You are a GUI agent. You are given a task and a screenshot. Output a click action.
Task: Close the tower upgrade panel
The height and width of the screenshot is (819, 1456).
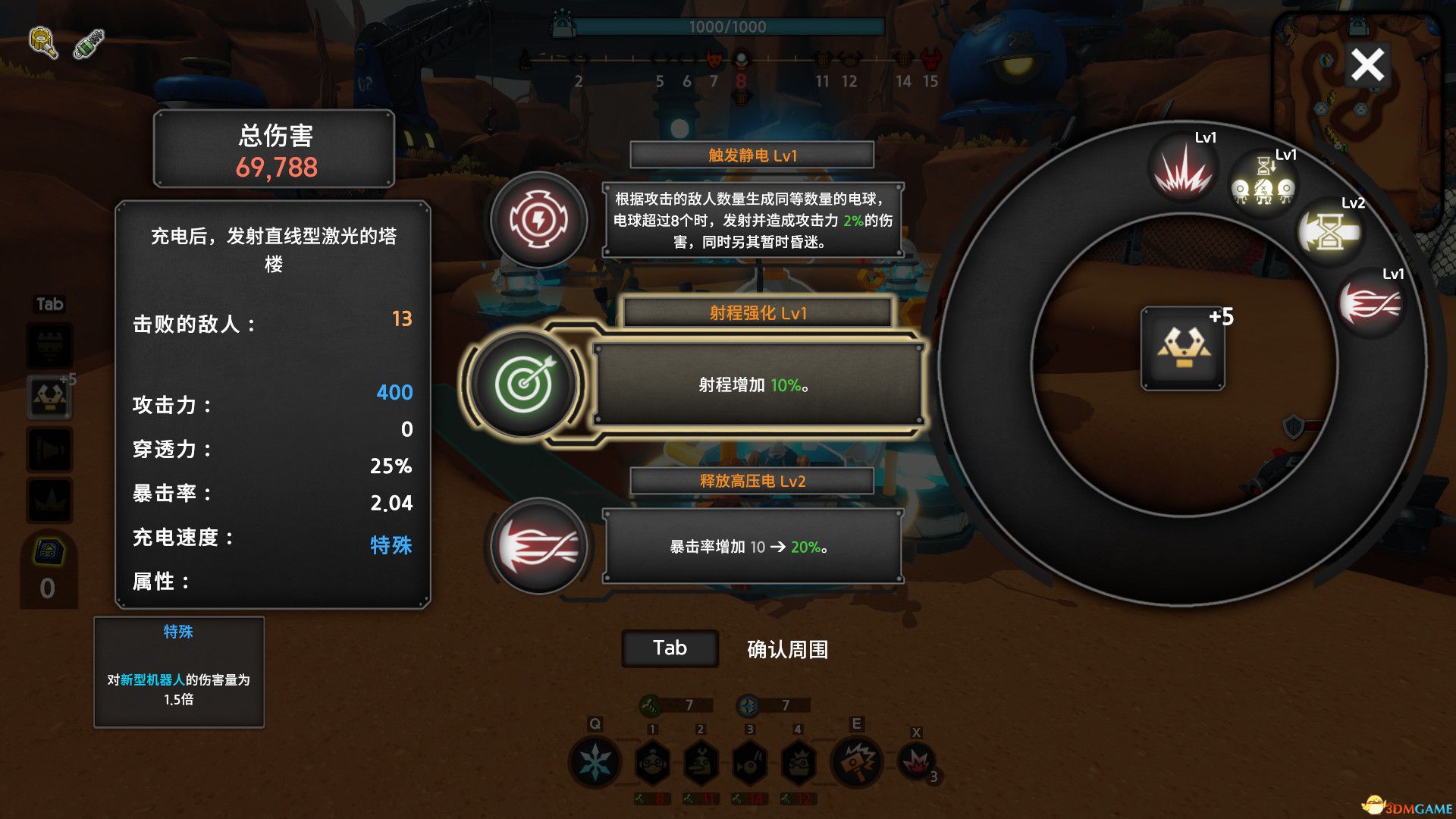click(x=1367, y=65)
